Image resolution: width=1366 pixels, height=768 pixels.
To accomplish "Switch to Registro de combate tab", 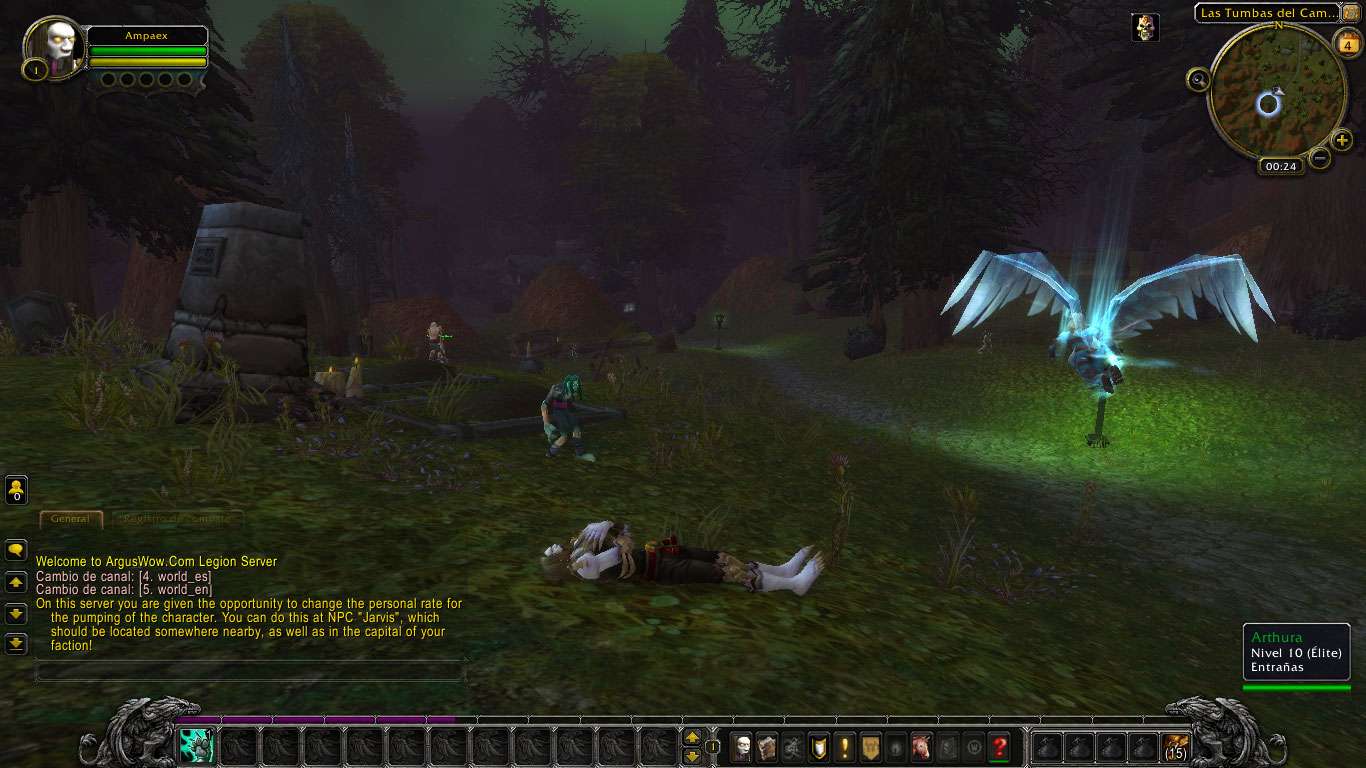I will [172, 519].
